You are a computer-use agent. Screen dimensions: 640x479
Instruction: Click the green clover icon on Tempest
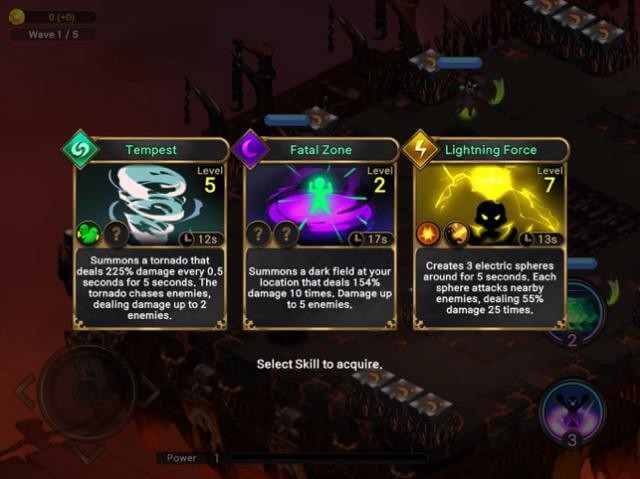[x=89, y=233]
